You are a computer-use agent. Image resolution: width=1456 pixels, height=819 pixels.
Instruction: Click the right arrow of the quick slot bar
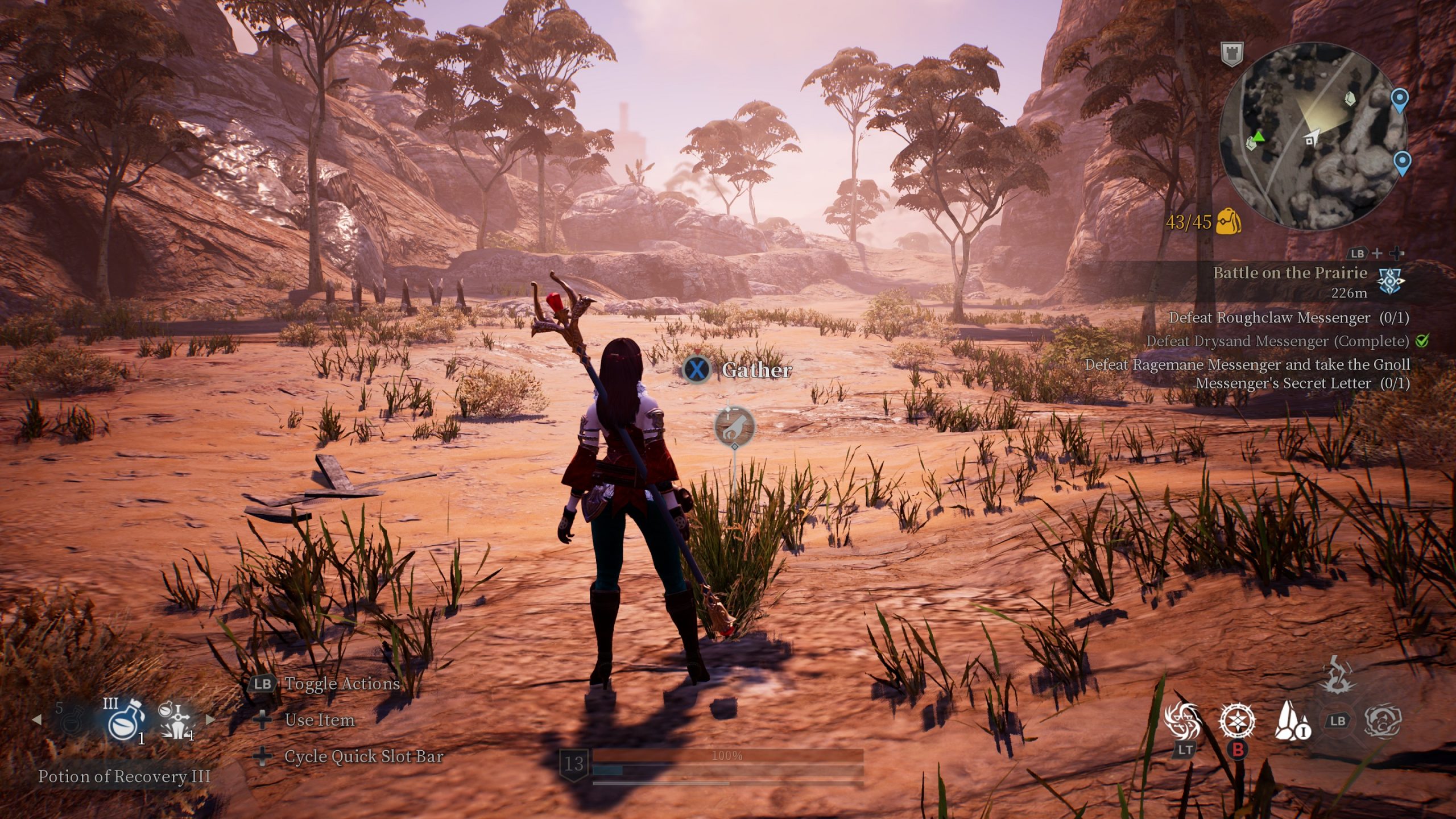coord(210,720)
